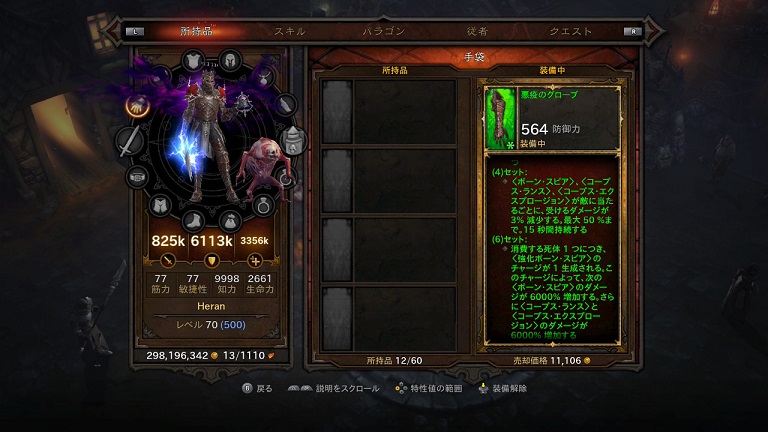Select the boots equipment slot
The width and height of the screenshot is (768, 432).
(x=193, y=219)
